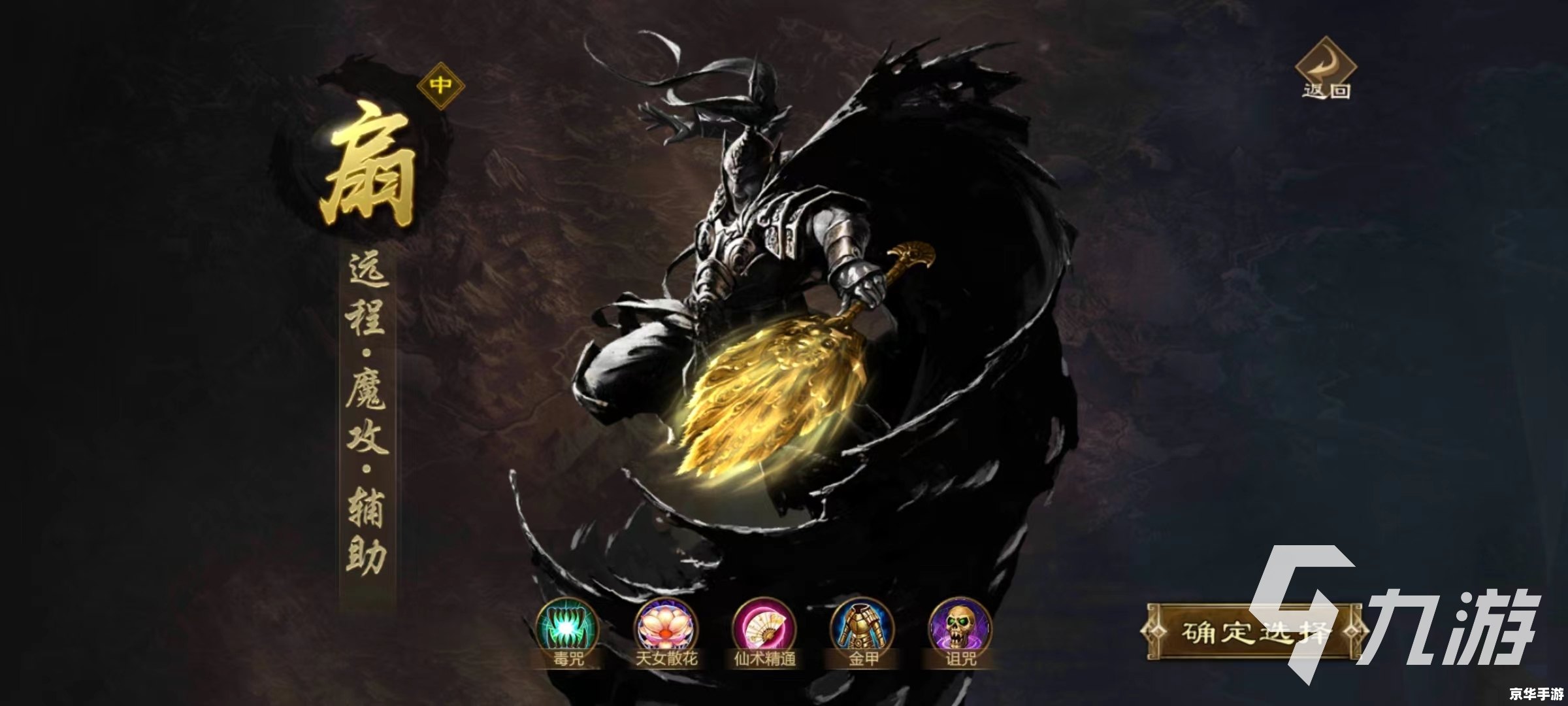Click the 中 difficulty diamond badge
This screenshot has width=1568, height=706.
(441, 86)
